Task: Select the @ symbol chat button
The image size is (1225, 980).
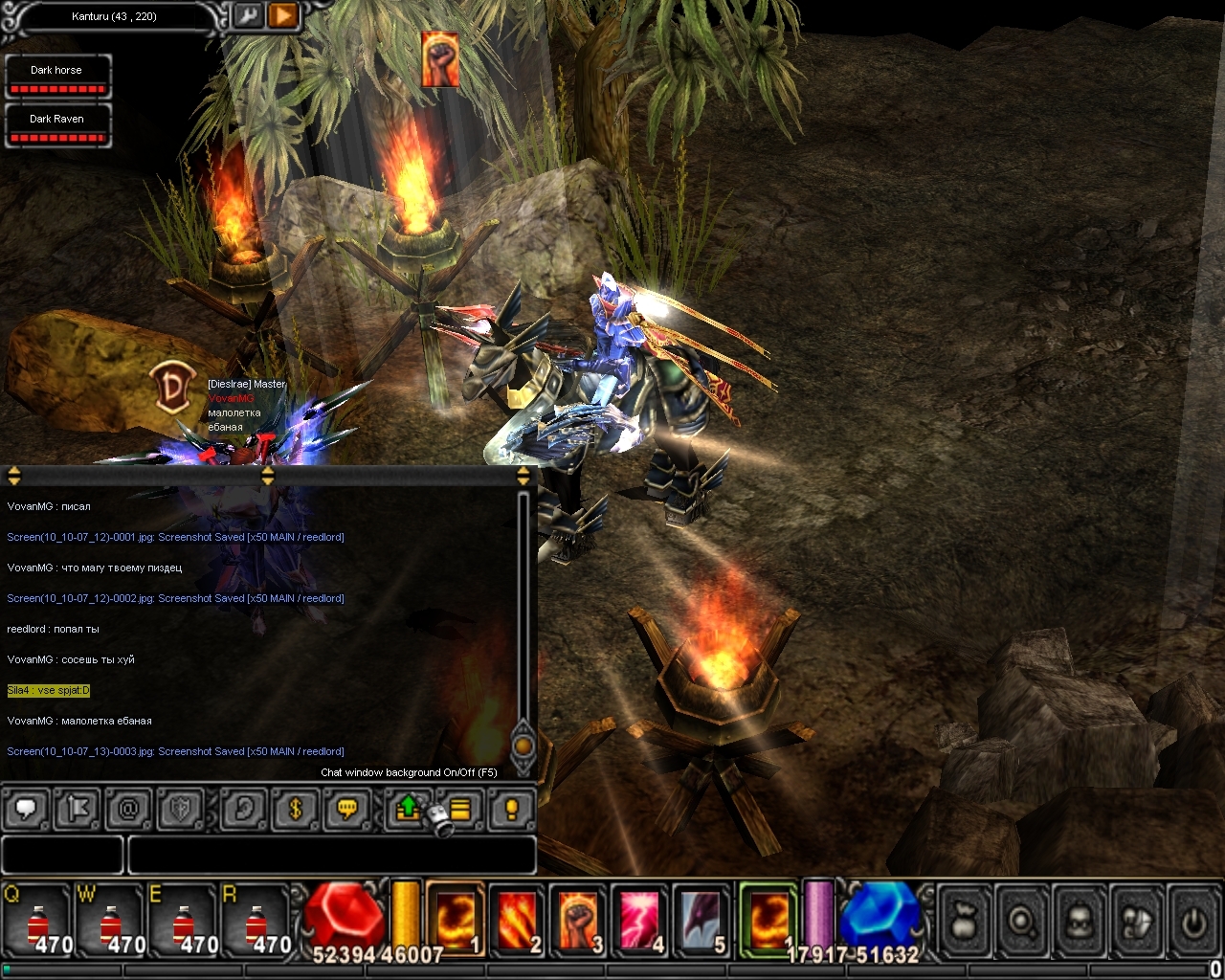Action: pos(128,810)
